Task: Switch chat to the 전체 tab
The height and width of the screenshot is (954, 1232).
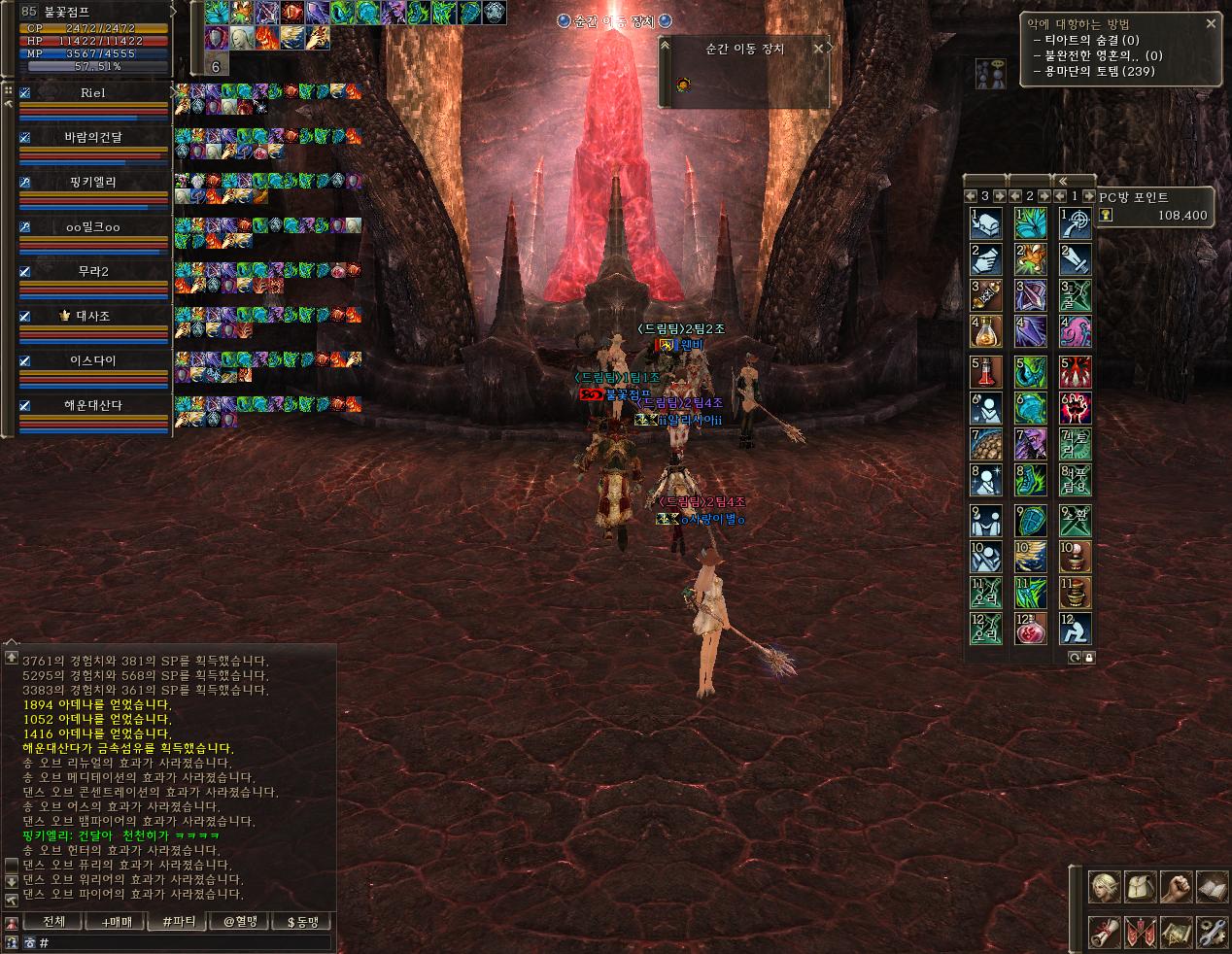Action: (54, 922)
